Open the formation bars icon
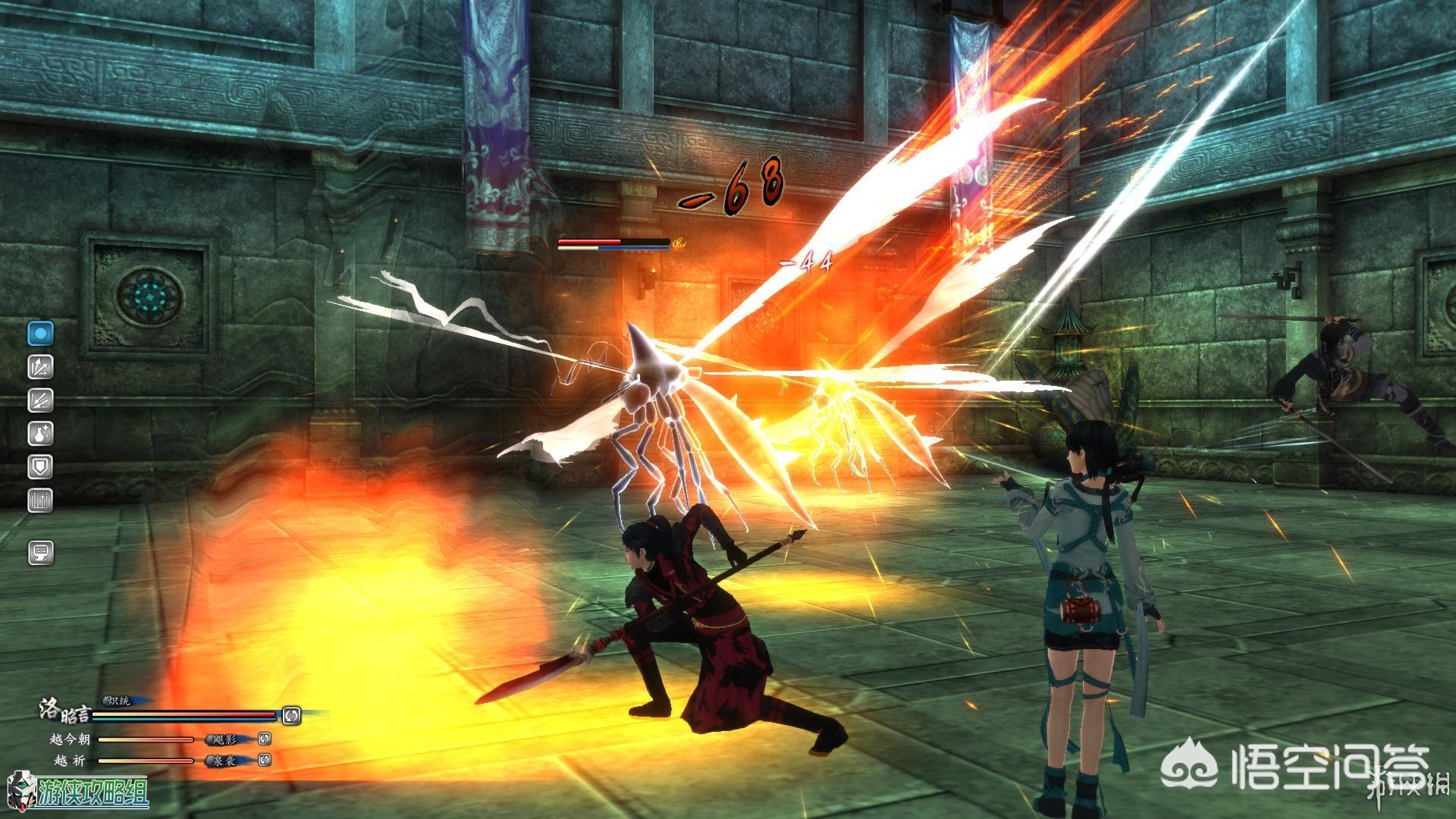1456x819 pixels. [x=41, y=500]
